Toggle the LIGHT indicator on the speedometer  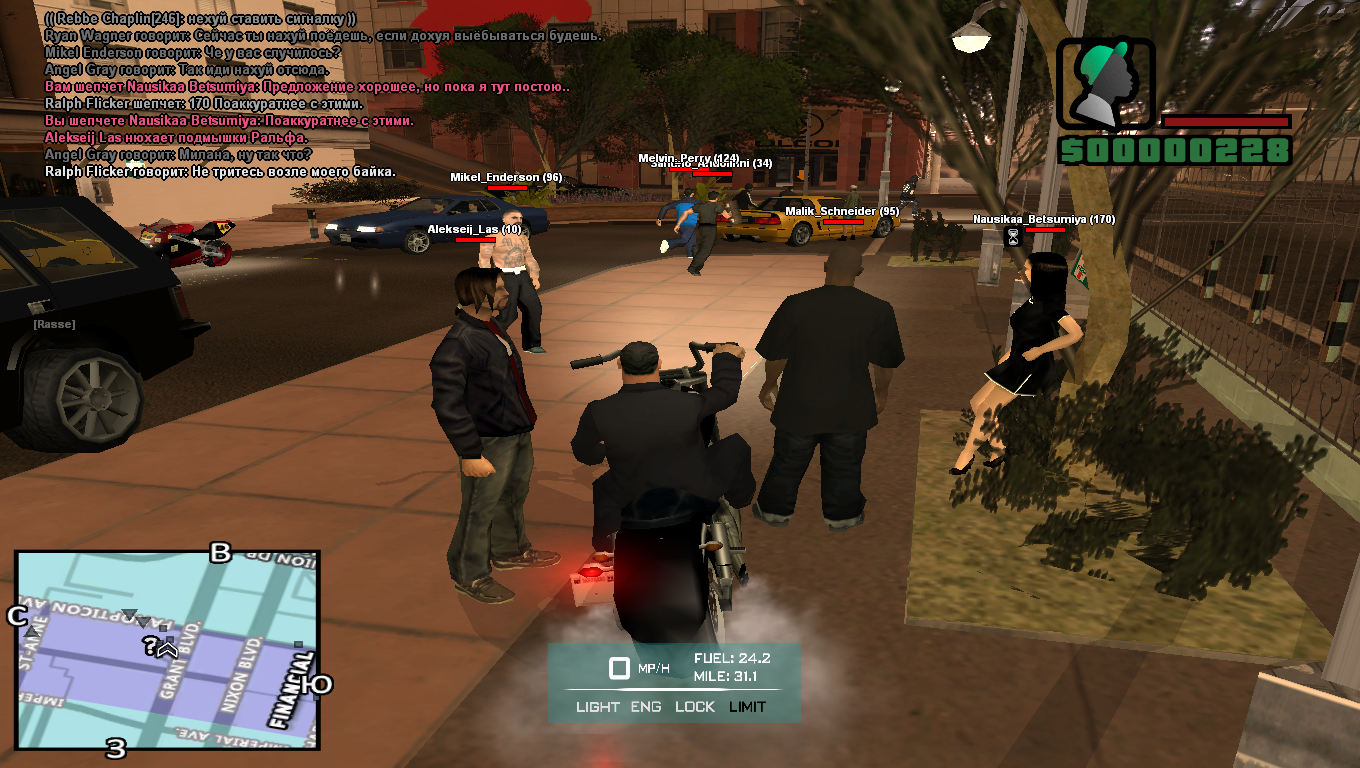click(598, 707)
